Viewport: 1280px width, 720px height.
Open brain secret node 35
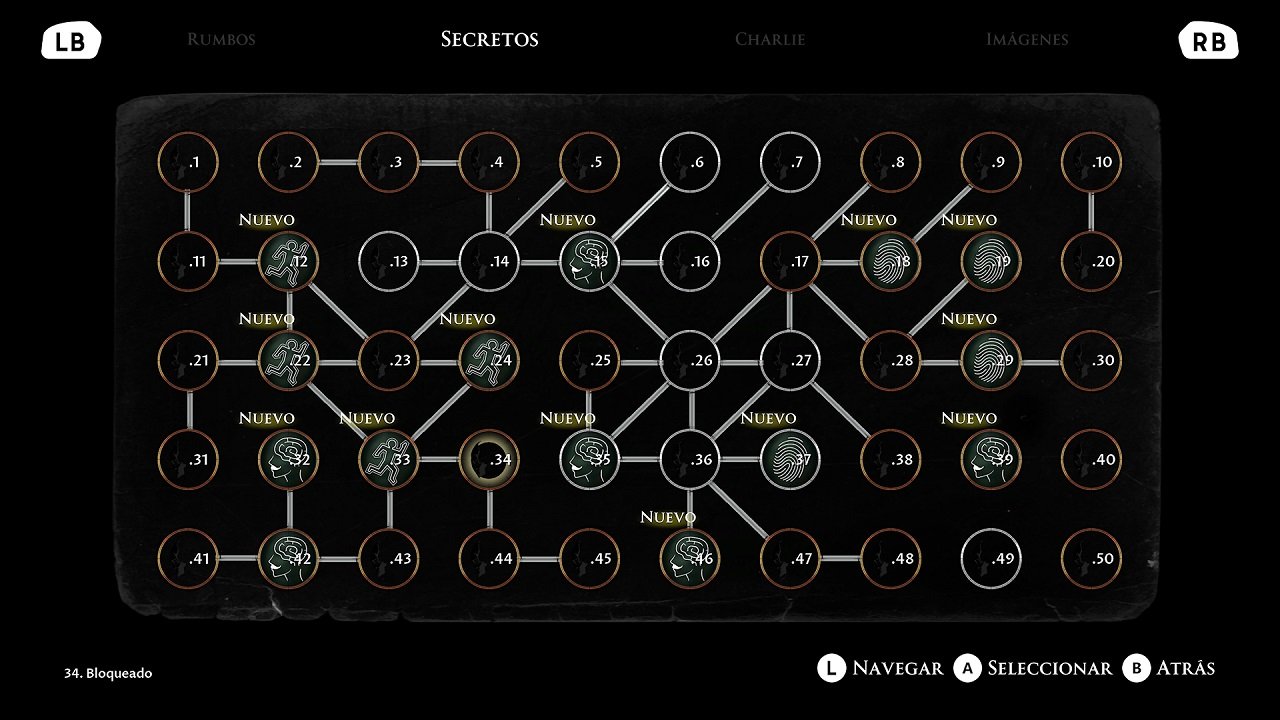590,460
